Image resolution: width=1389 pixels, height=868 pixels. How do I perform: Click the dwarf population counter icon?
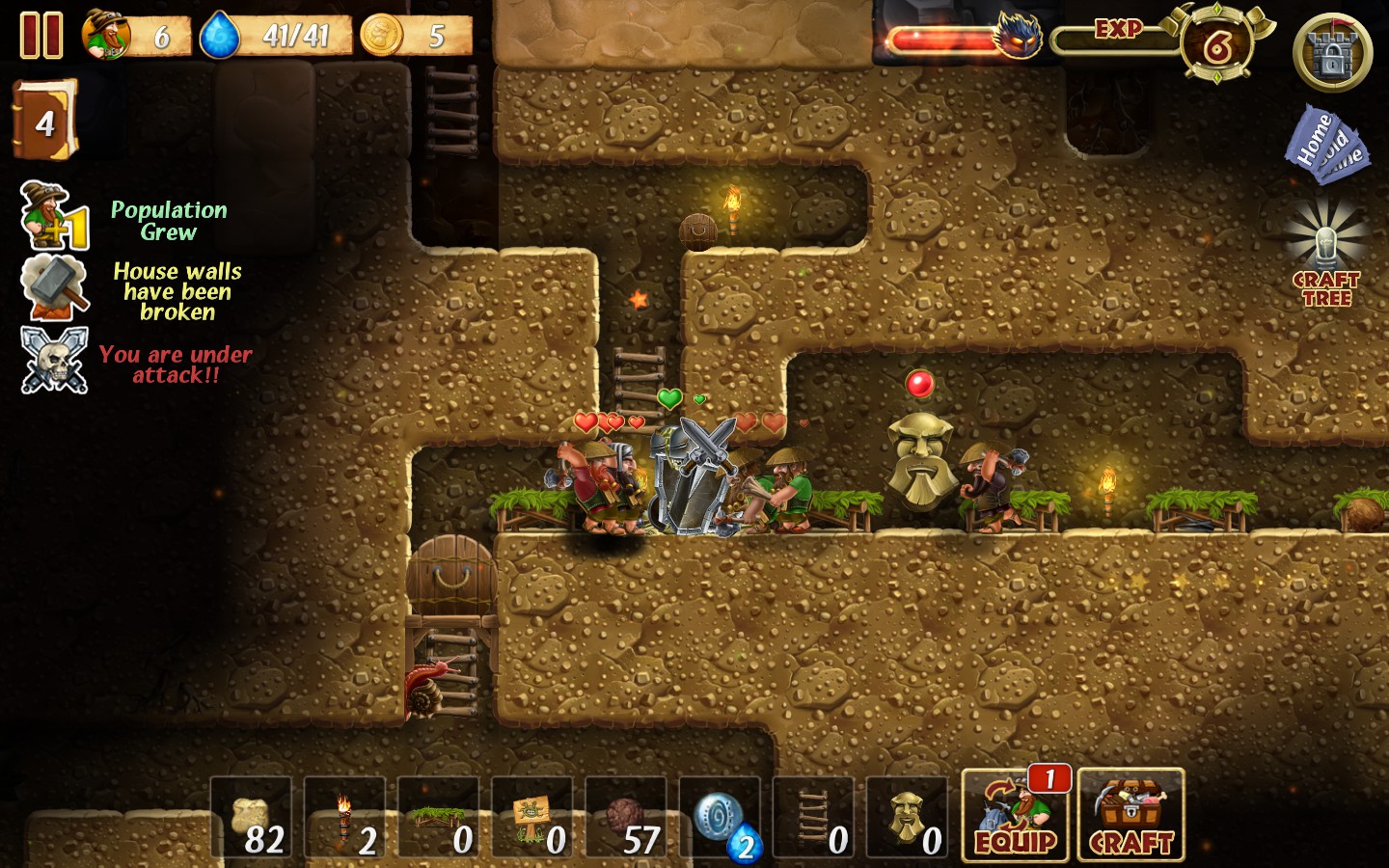107,35
